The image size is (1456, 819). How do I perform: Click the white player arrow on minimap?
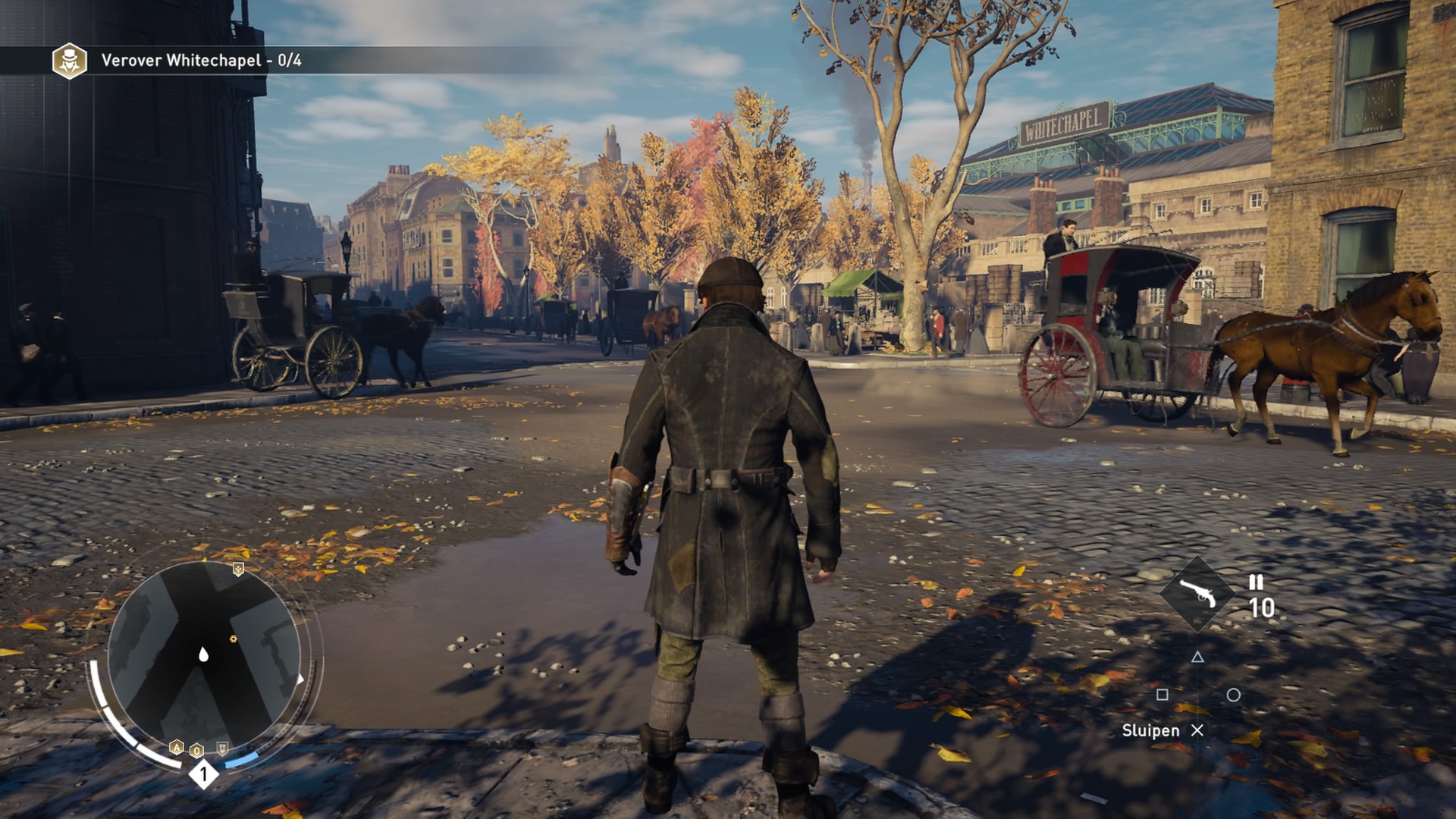click(x=203, y=654)
